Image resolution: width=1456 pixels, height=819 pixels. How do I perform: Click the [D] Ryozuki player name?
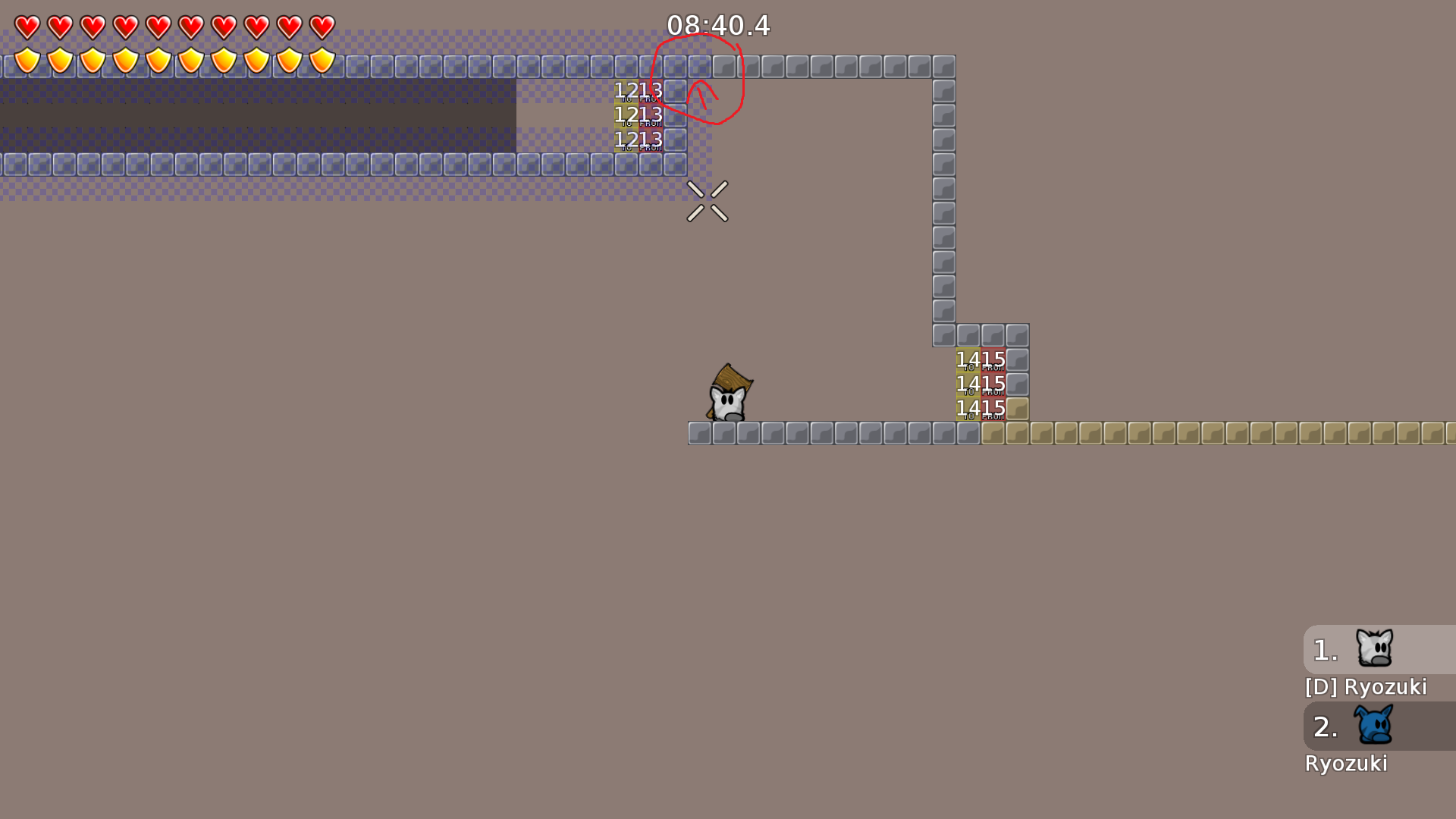[1365, 687]
